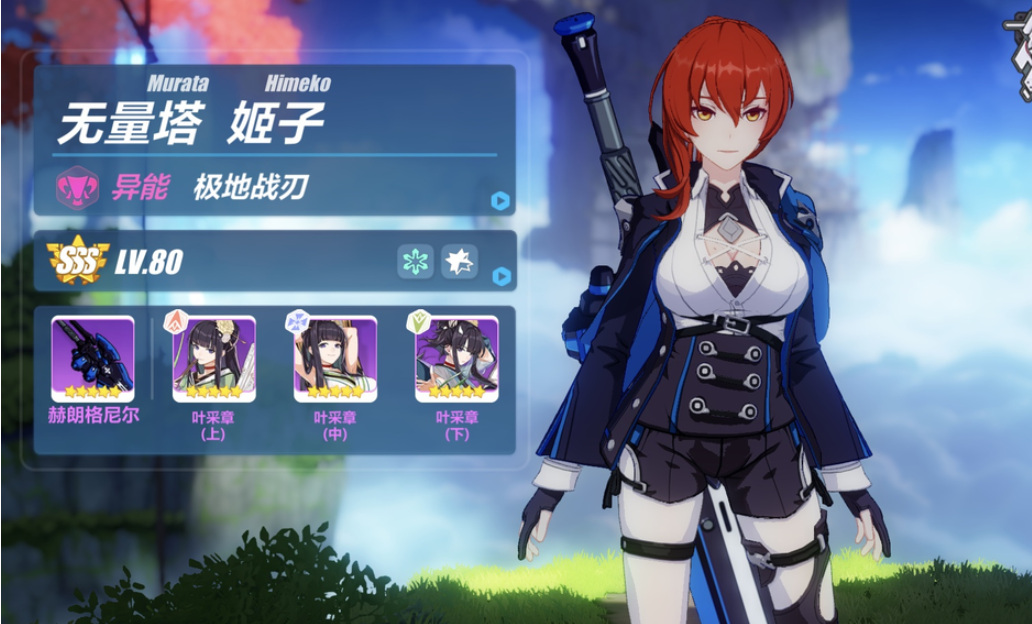Select the 叶采章 (中) stigmata slot
1032x624 pixels.
pos(335,359)
